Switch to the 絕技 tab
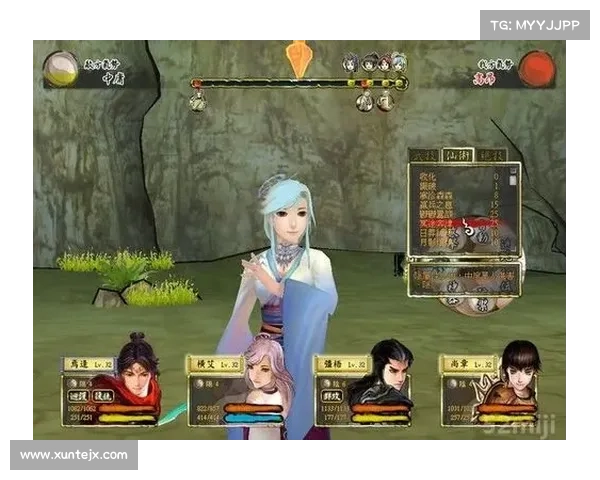Image resolution: width=600 pixels, height=480 pixels. 491,155
